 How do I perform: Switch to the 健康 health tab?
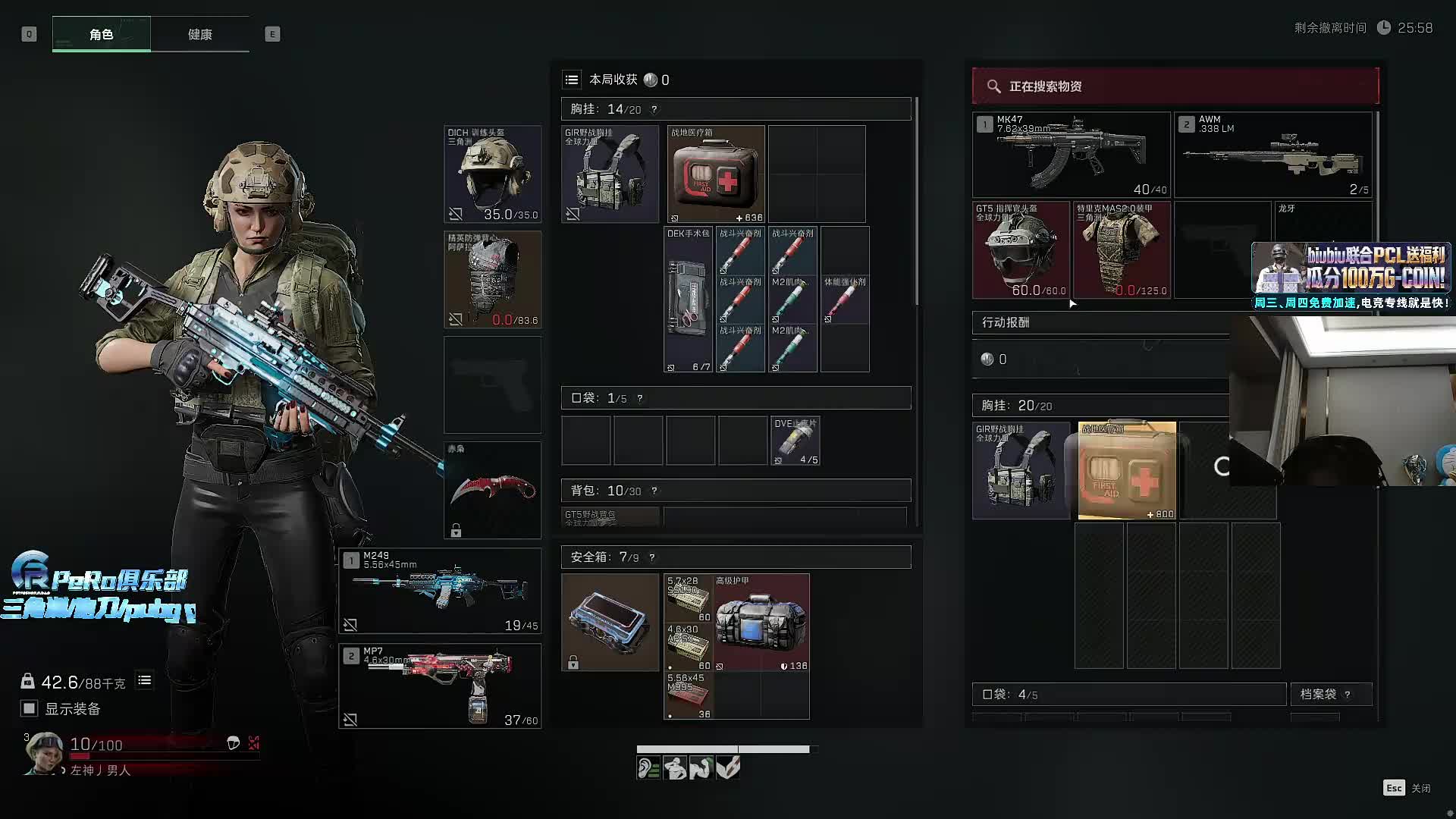[x=199, y=34]
